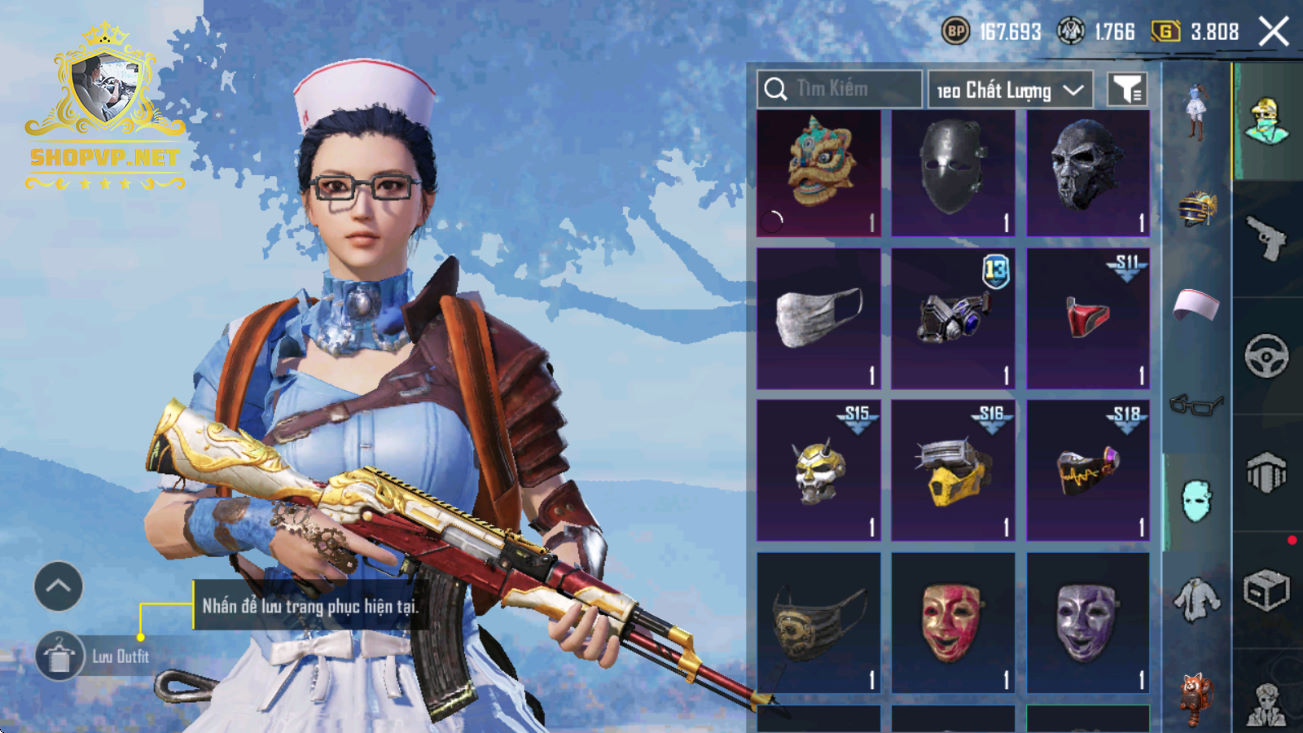The image size is (1303, 733).
Task: Close the inventory screen with the X
Action: click(x=1274, y=32)
